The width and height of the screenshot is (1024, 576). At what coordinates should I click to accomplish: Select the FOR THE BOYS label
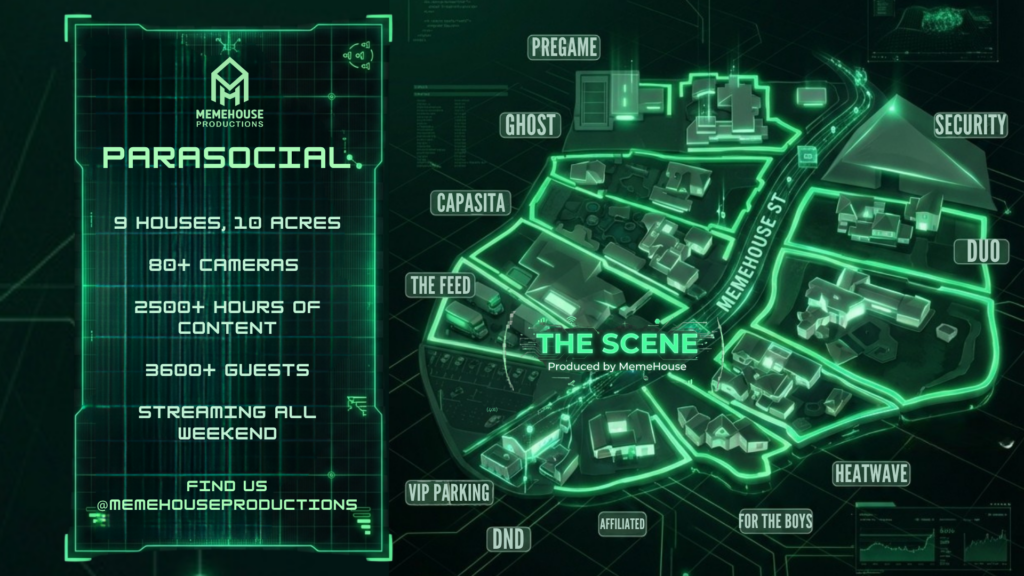pyautogui.click(x=775, y=520)
